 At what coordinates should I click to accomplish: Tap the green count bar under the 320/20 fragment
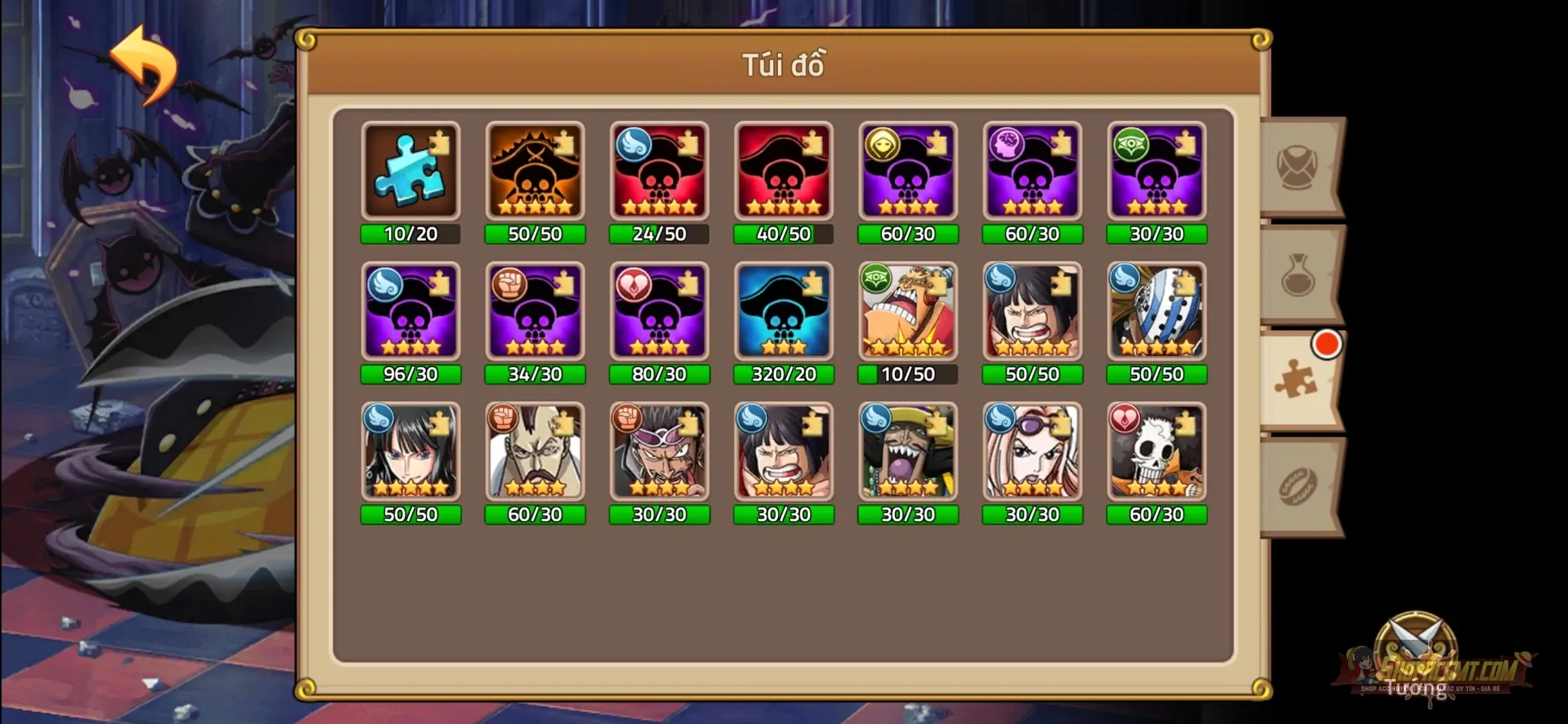coord(784,375)
